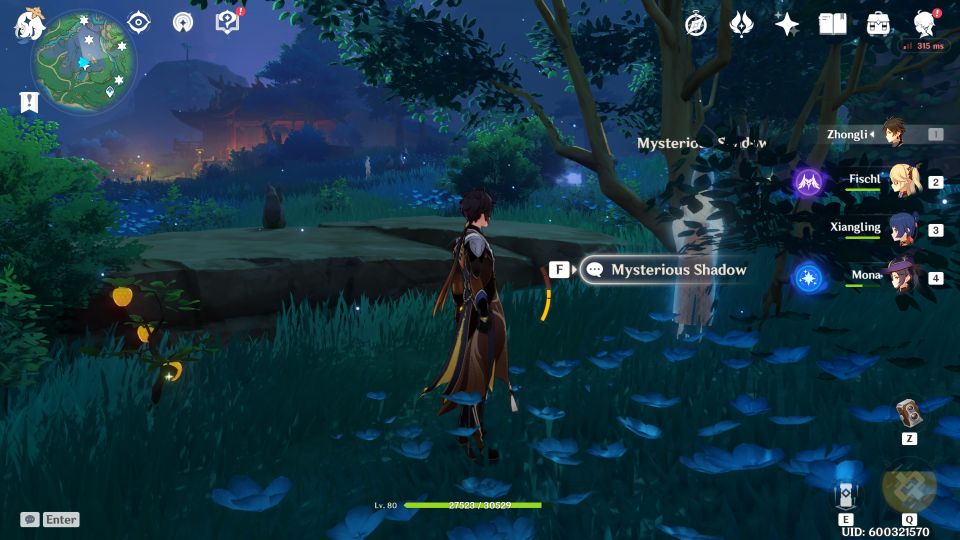960x540 pixels.
Task: Click the quest bookmark icon below minimap
Action: pyautogui.click(x=29, y=101)
